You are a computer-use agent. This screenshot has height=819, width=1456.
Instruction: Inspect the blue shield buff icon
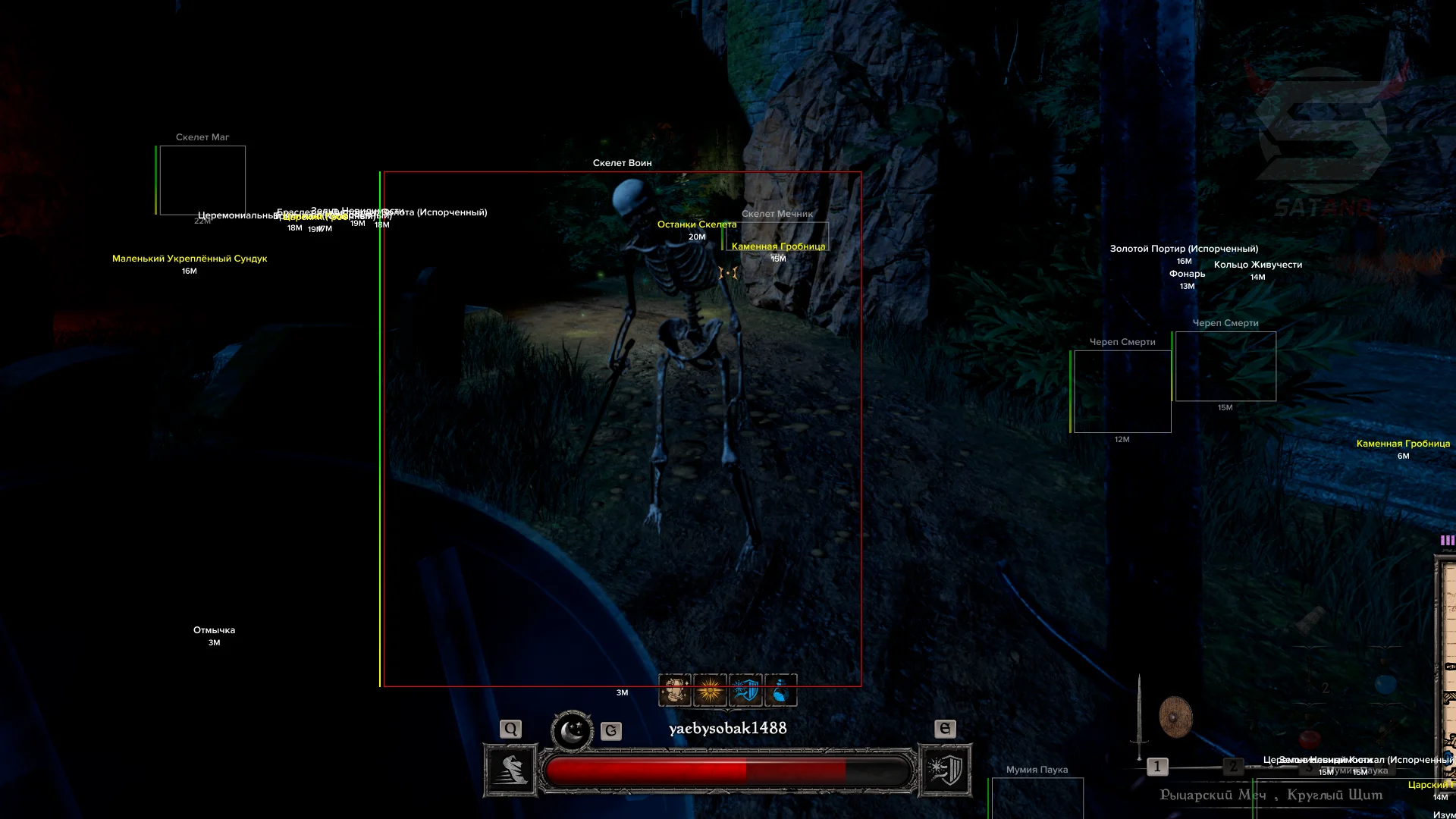745,690
